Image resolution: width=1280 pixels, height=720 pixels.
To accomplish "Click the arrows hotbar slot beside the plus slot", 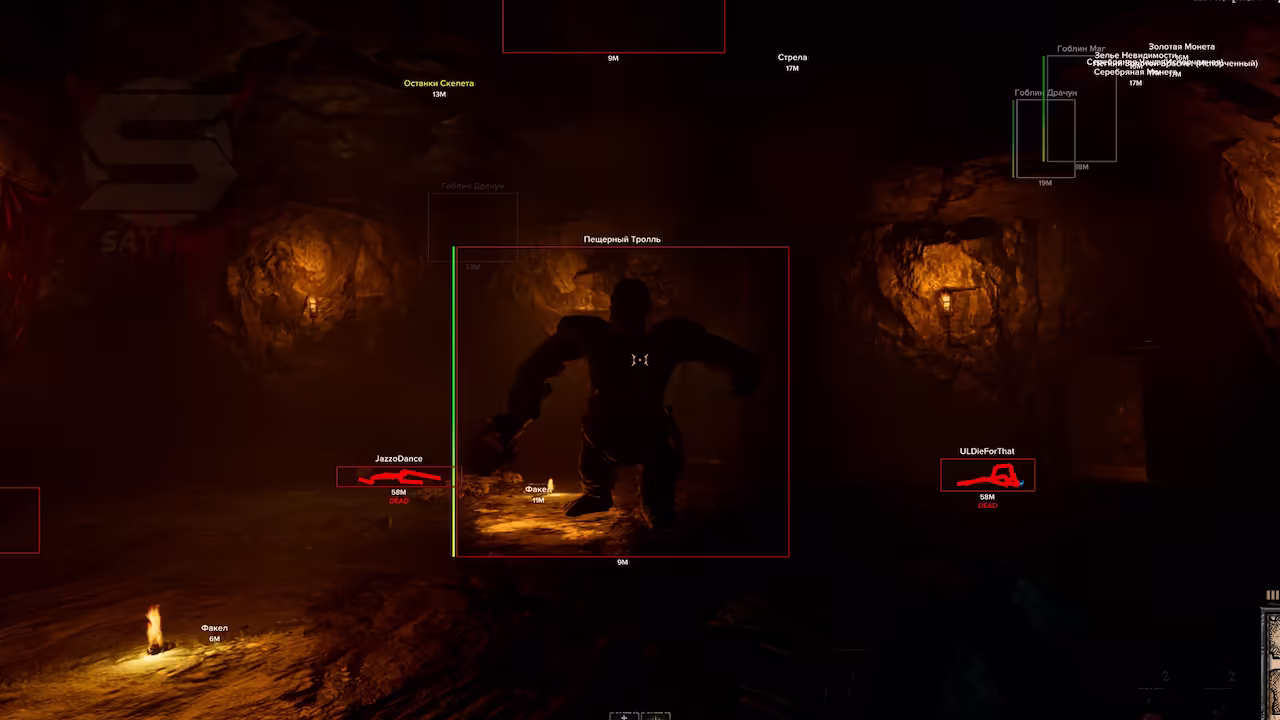I will 656,716.
